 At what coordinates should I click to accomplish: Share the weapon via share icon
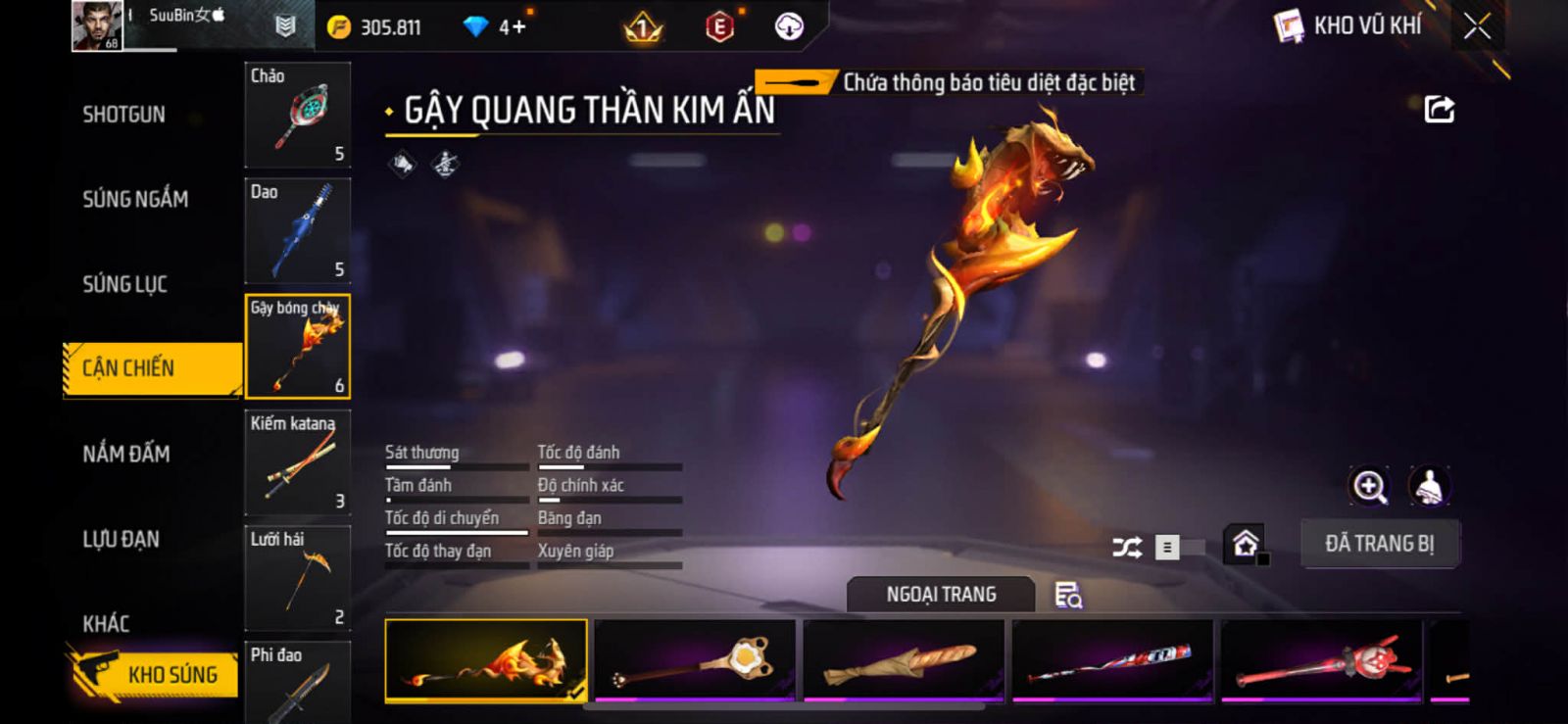pos(1439,109)
